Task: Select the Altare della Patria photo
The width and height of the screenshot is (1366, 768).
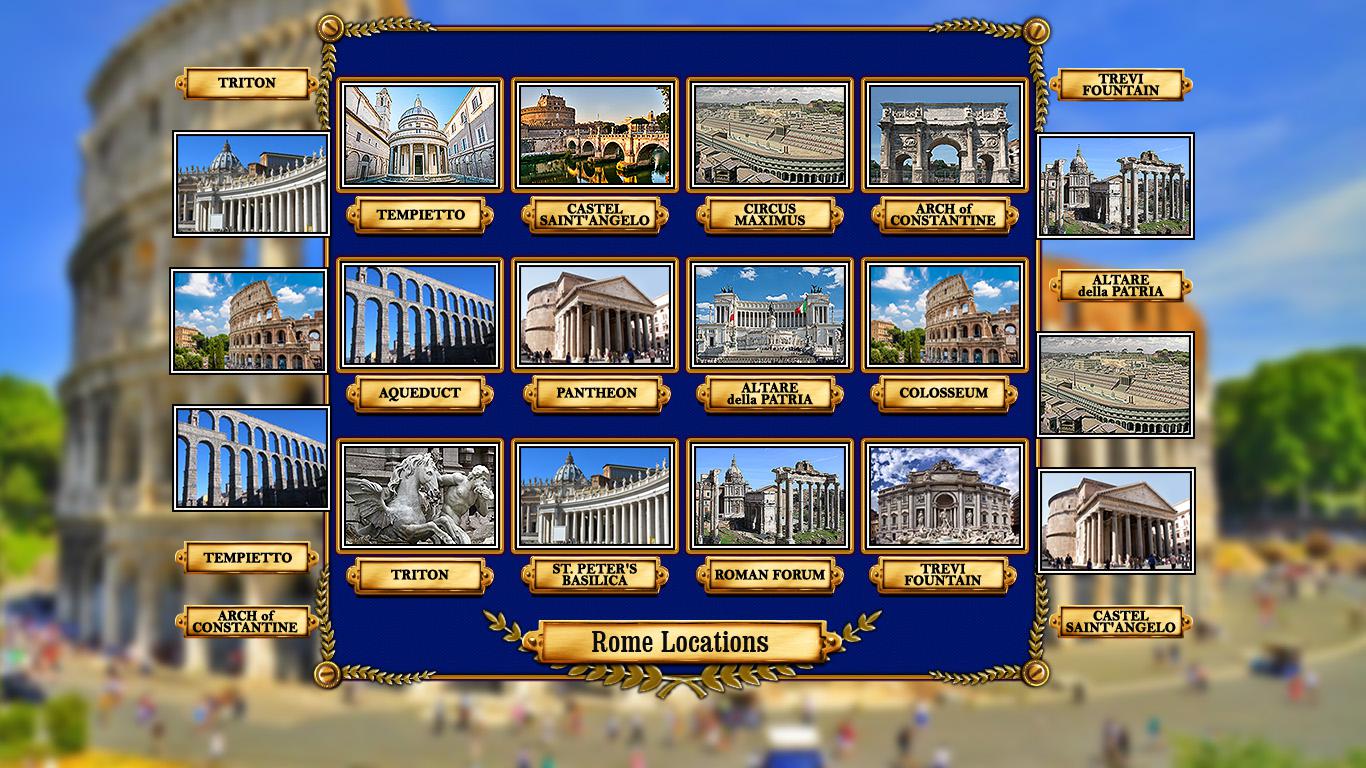Action: tap(769, 315)
